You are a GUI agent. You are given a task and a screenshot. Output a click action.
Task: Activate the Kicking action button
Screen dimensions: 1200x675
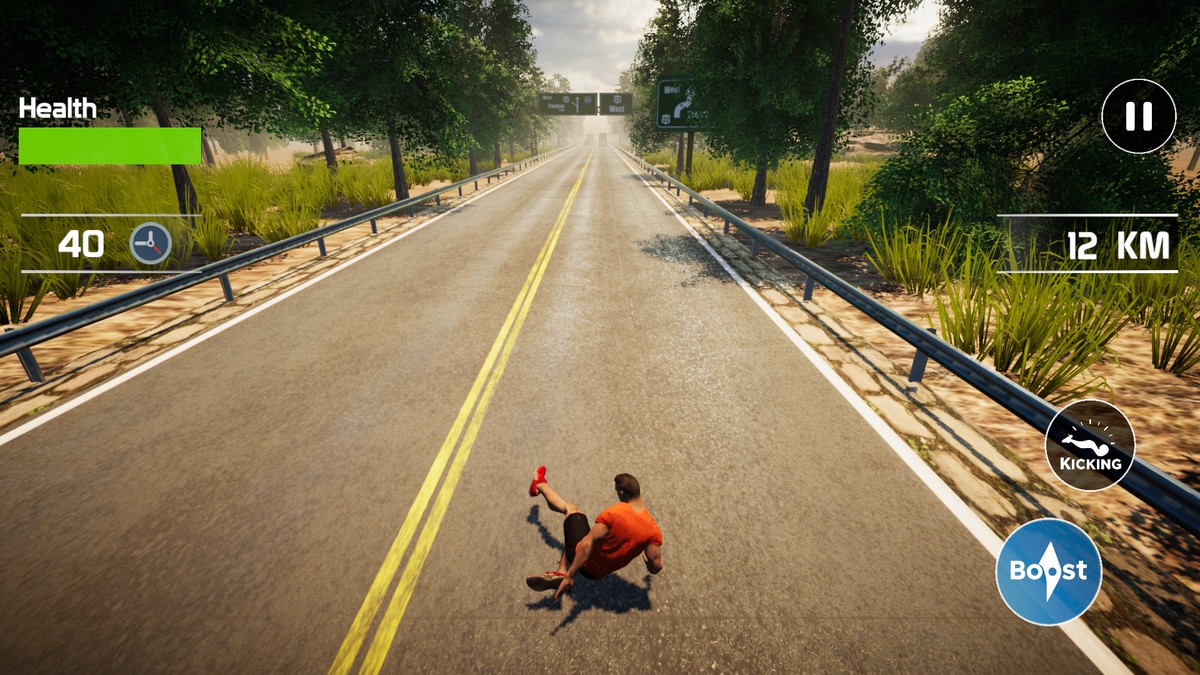1090,446
